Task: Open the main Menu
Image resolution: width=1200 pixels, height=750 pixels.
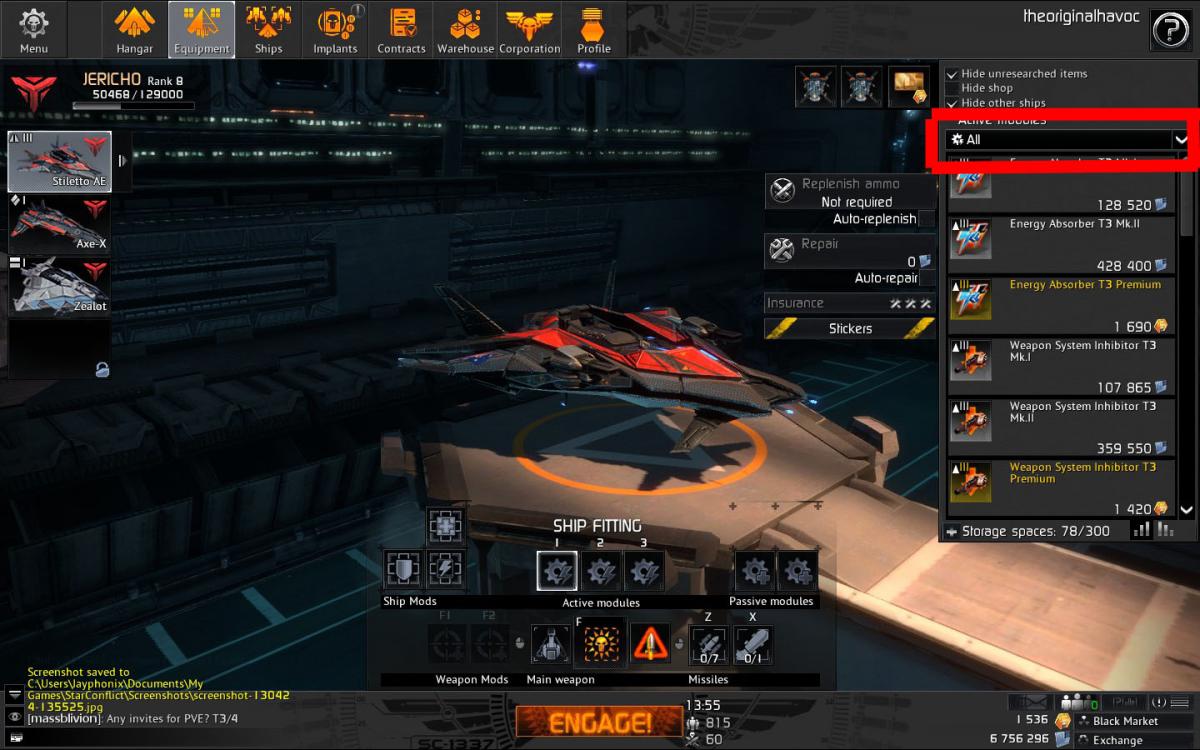Action: tap(33, 30)
